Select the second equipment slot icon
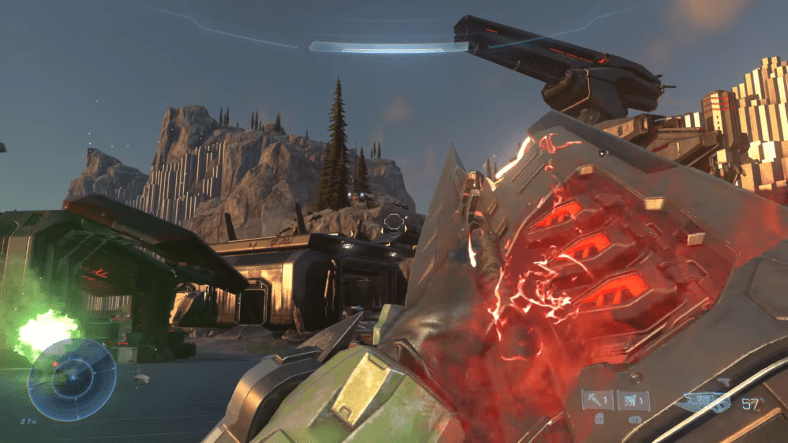Screen dimensions: 788x443 (633, 400)
